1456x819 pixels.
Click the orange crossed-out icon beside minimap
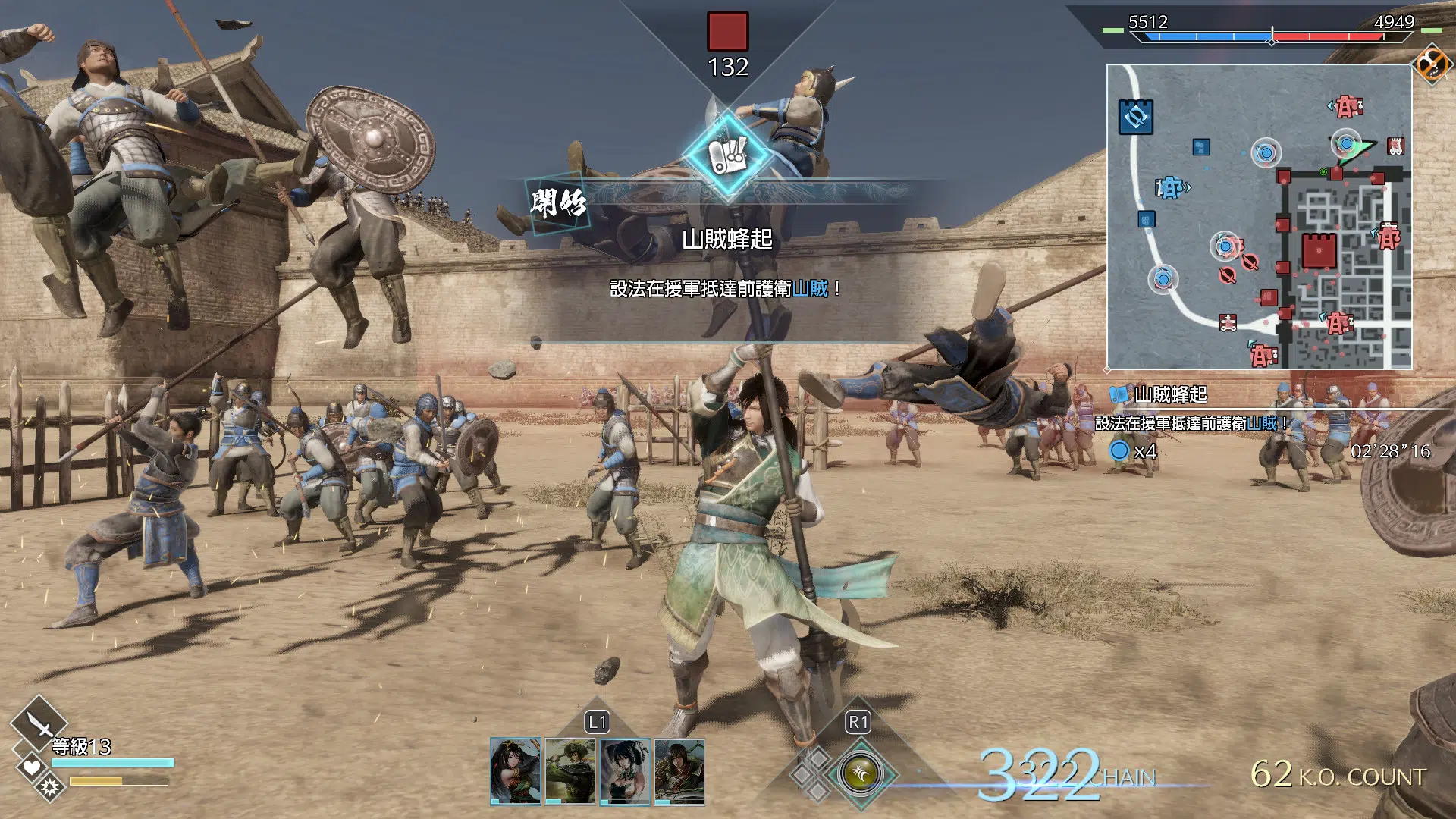[x=1432, y=63]
